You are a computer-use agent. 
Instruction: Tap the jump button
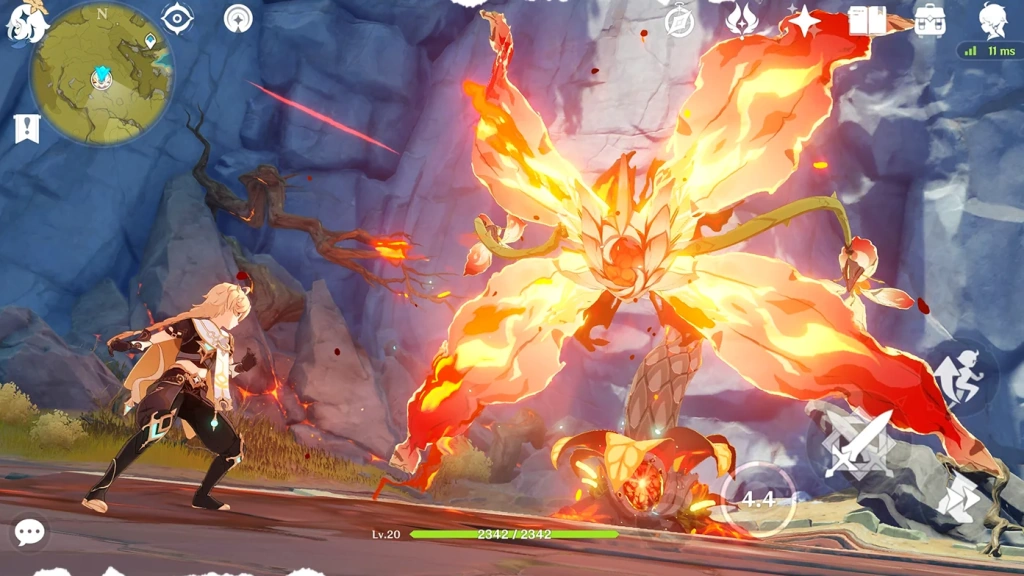click(x=962, y=375)
